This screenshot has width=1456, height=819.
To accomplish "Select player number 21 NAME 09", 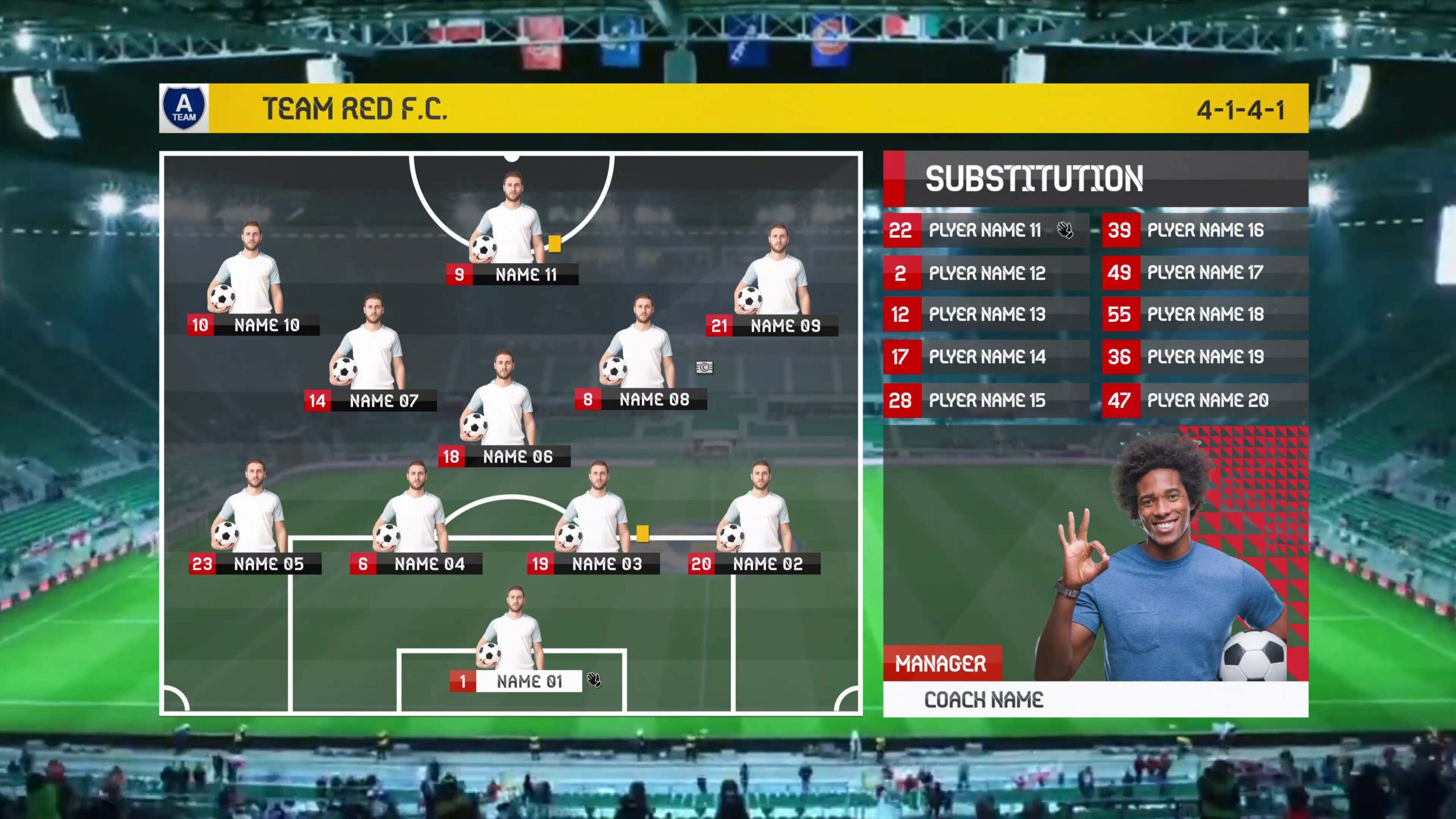I will coord(772,326).
